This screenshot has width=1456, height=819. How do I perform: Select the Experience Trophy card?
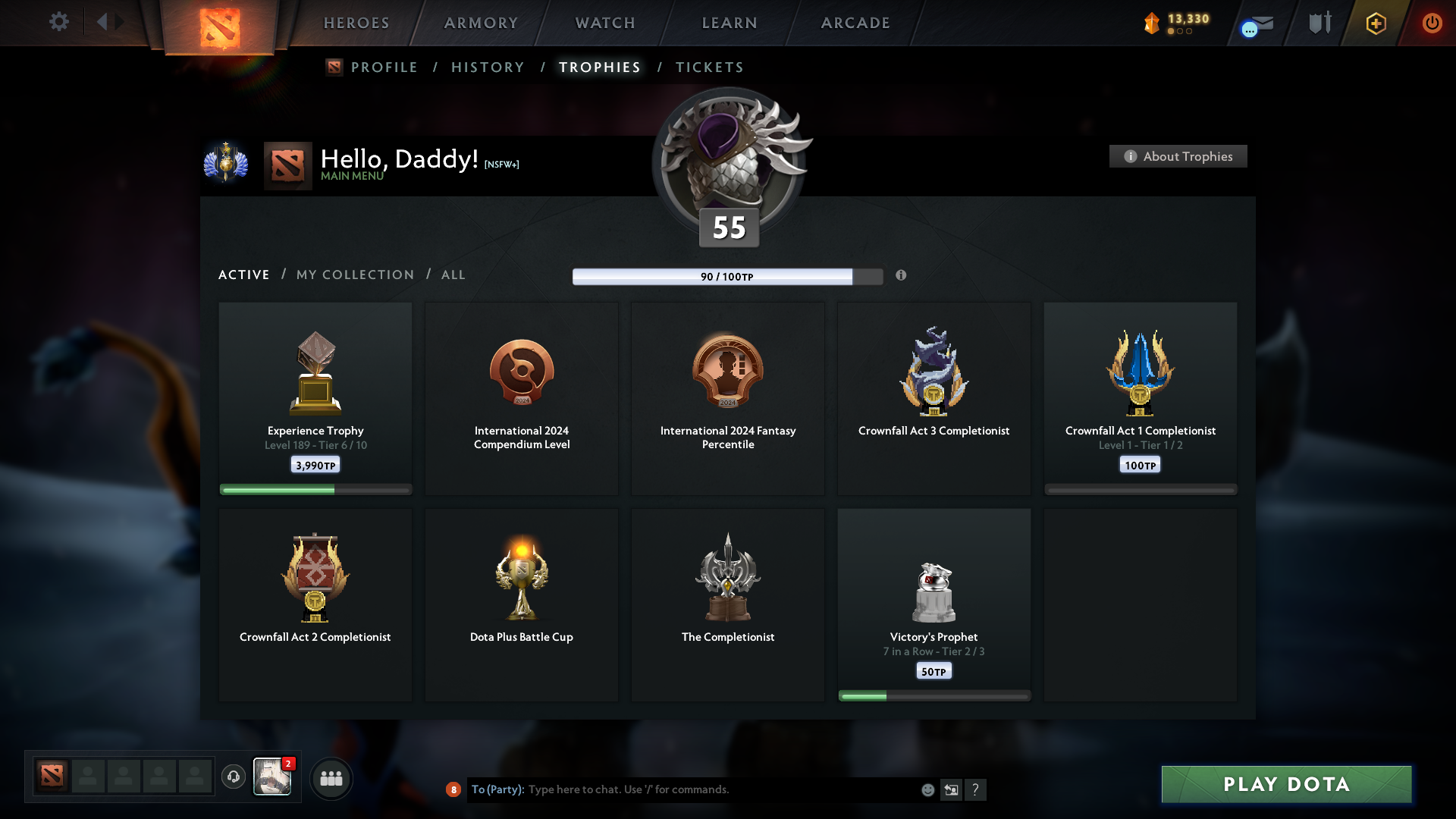coord(315,398)
